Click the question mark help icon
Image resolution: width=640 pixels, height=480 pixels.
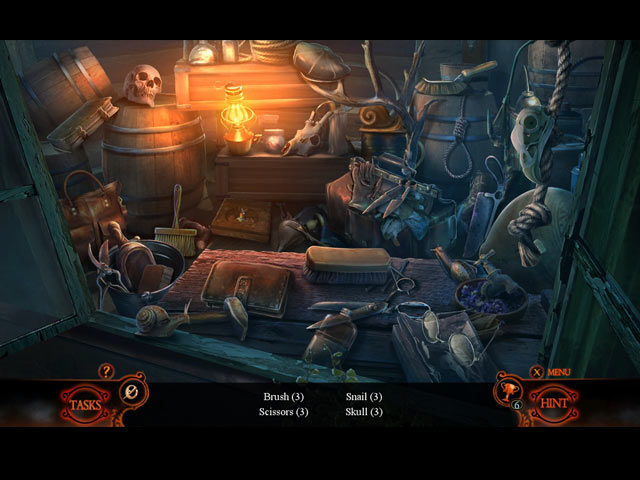[x=107, y=372]
